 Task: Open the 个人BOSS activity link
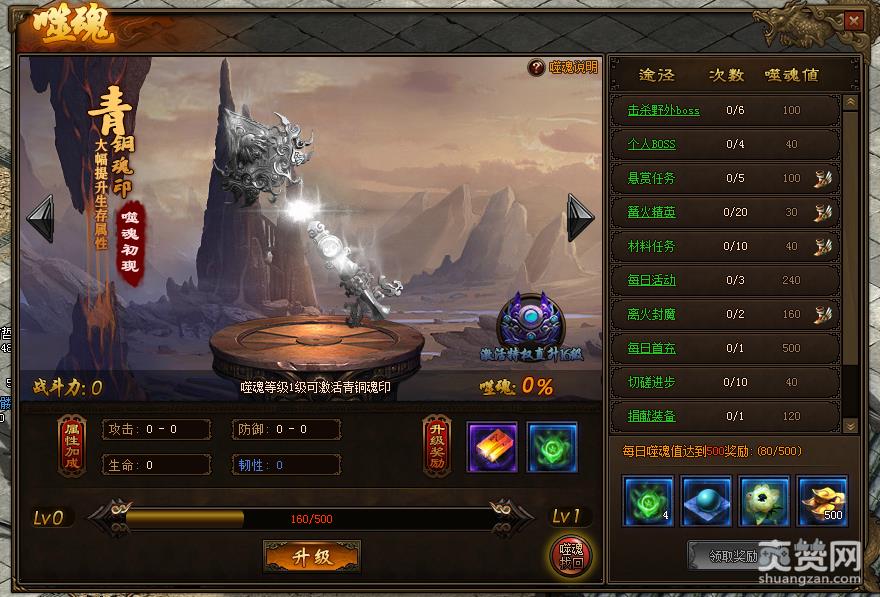651,144
